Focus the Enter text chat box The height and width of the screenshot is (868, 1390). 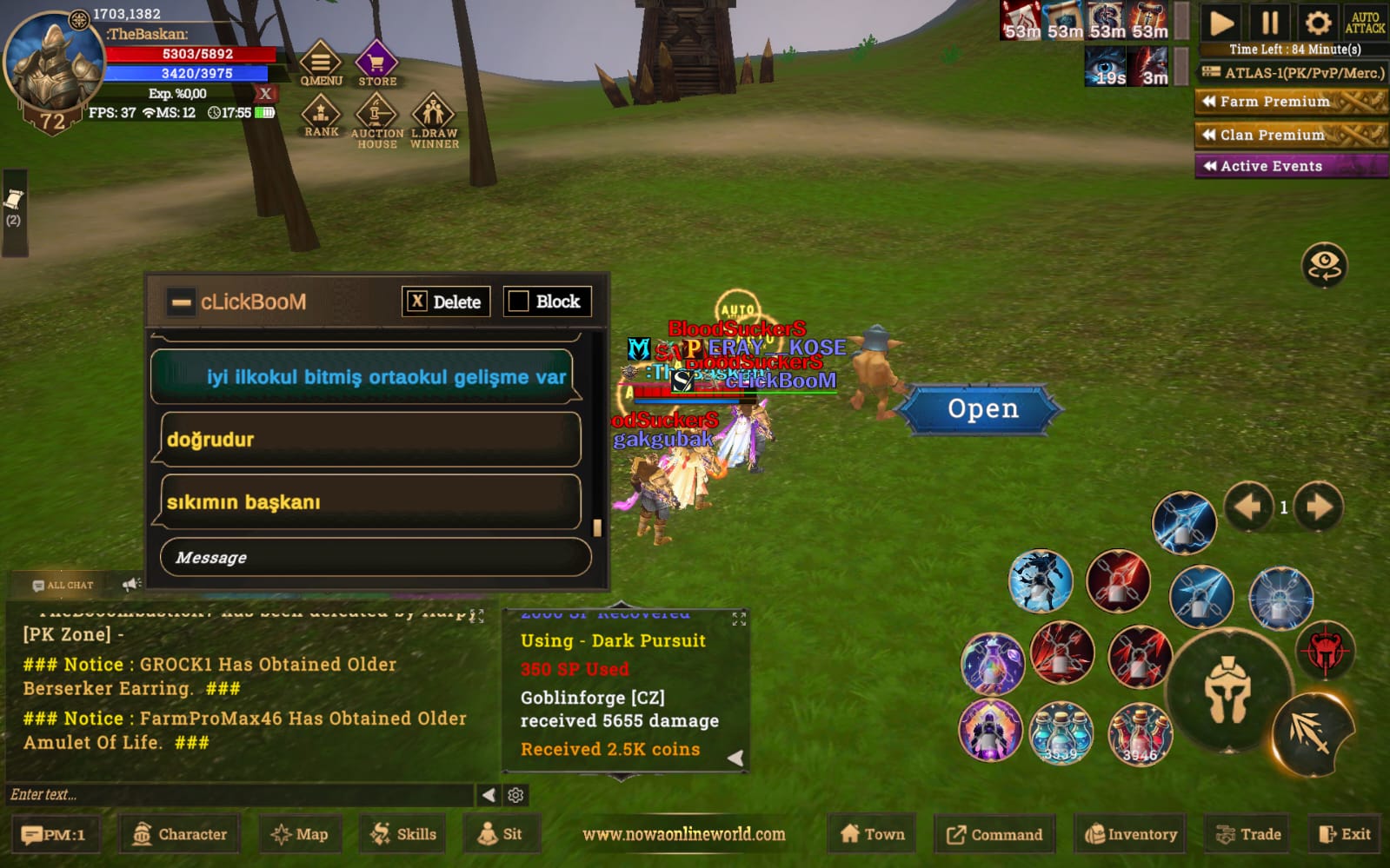point(239,794)
